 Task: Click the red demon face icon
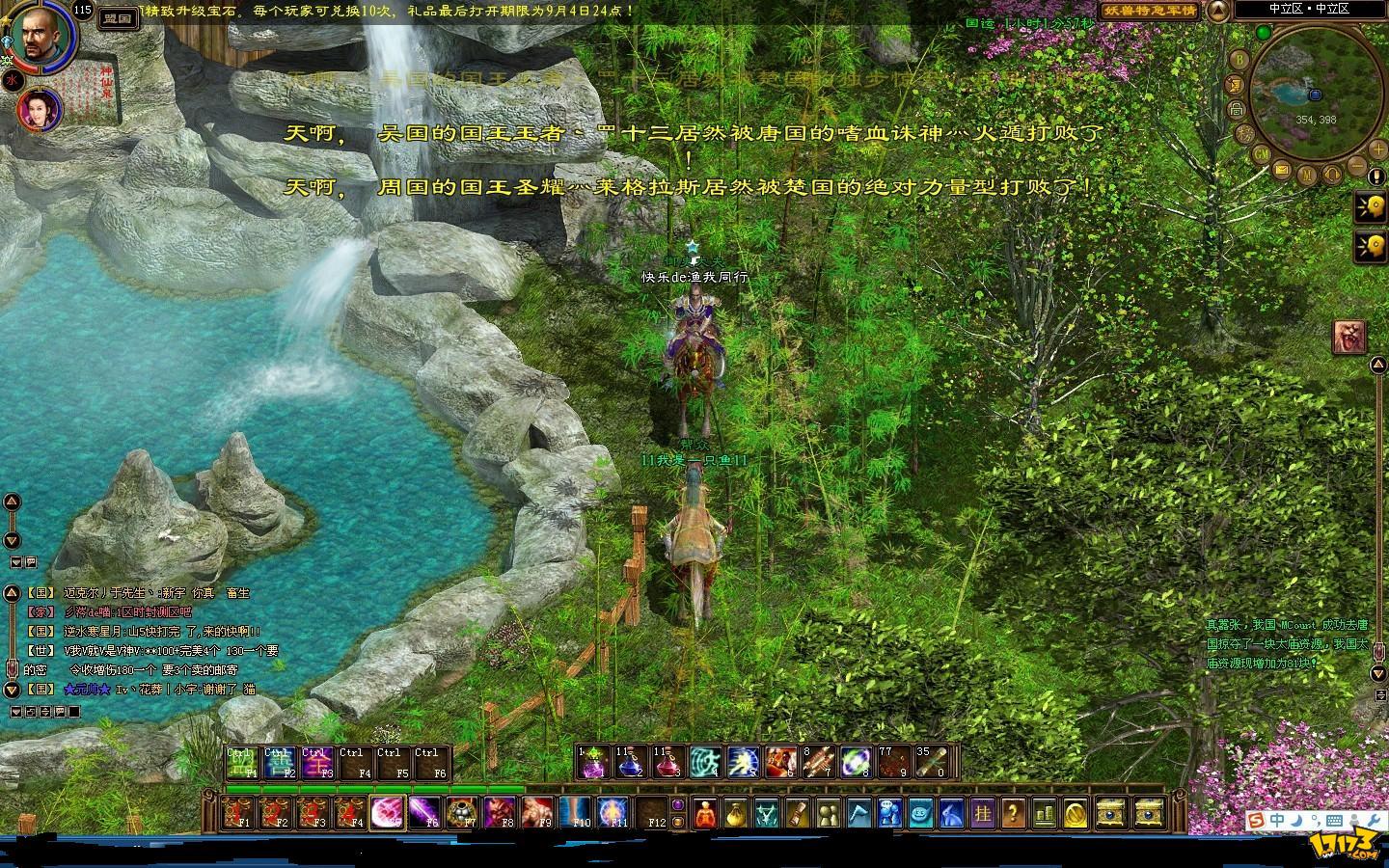point(1348,337)
